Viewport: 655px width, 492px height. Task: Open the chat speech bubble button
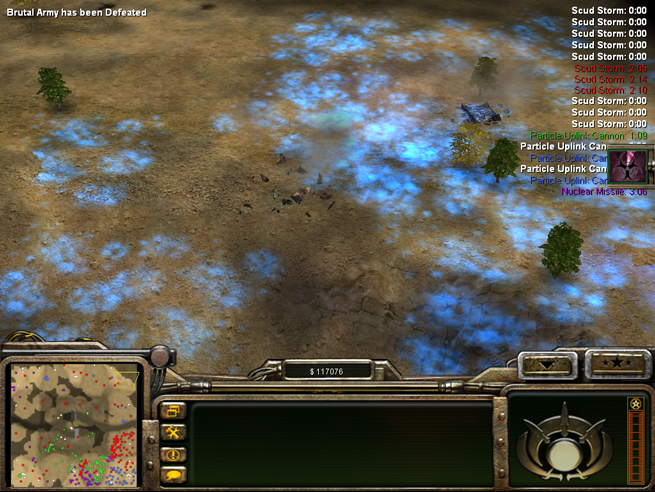pyautogui.click(x=172, y=474)
